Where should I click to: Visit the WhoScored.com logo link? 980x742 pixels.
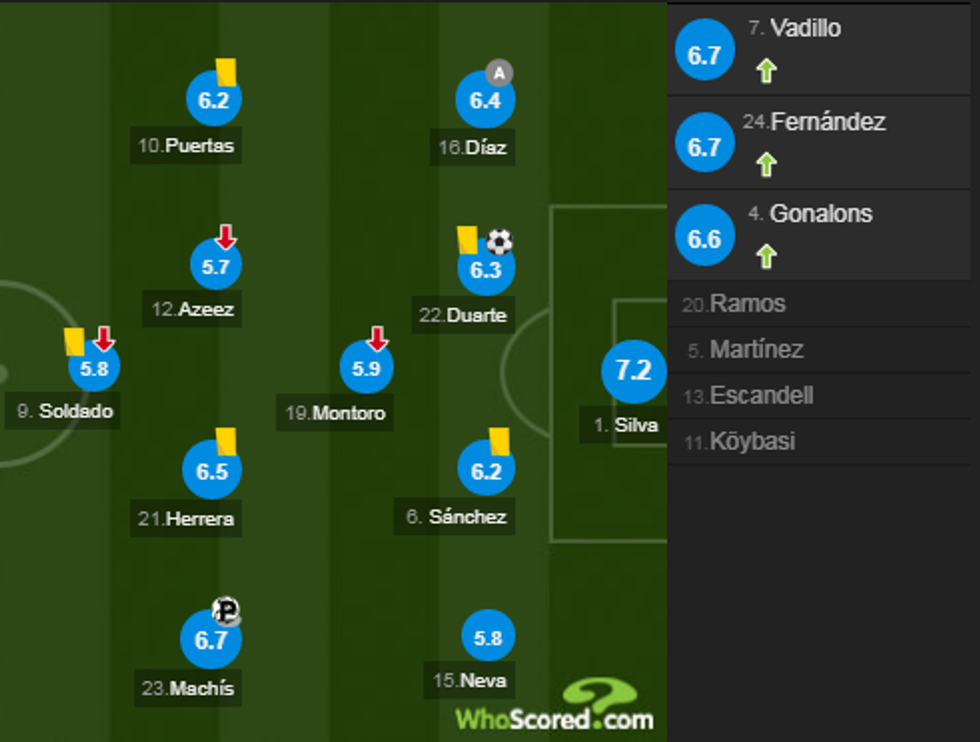555,708
